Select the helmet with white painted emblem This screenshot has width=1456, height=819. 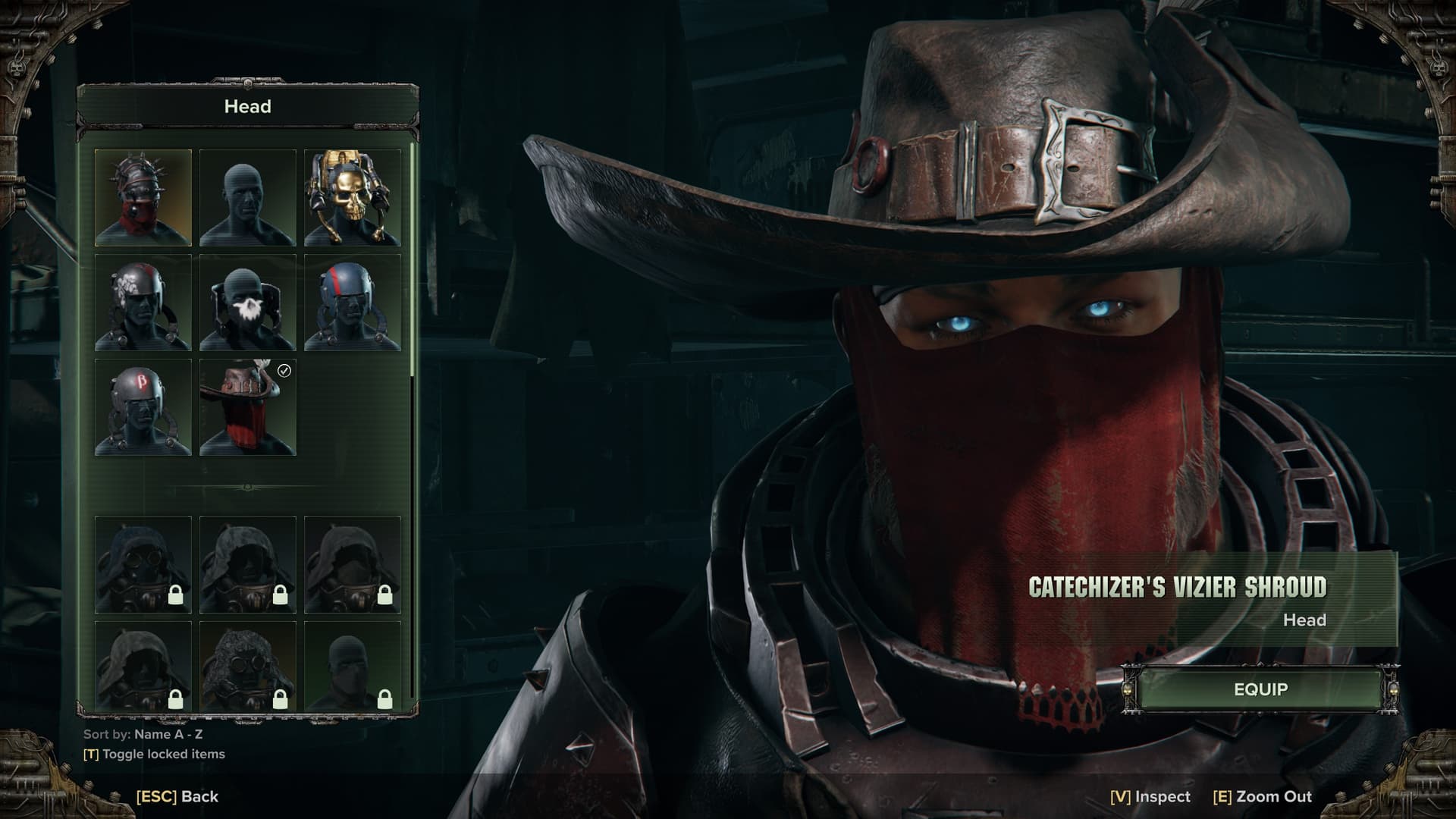(143, 303)
